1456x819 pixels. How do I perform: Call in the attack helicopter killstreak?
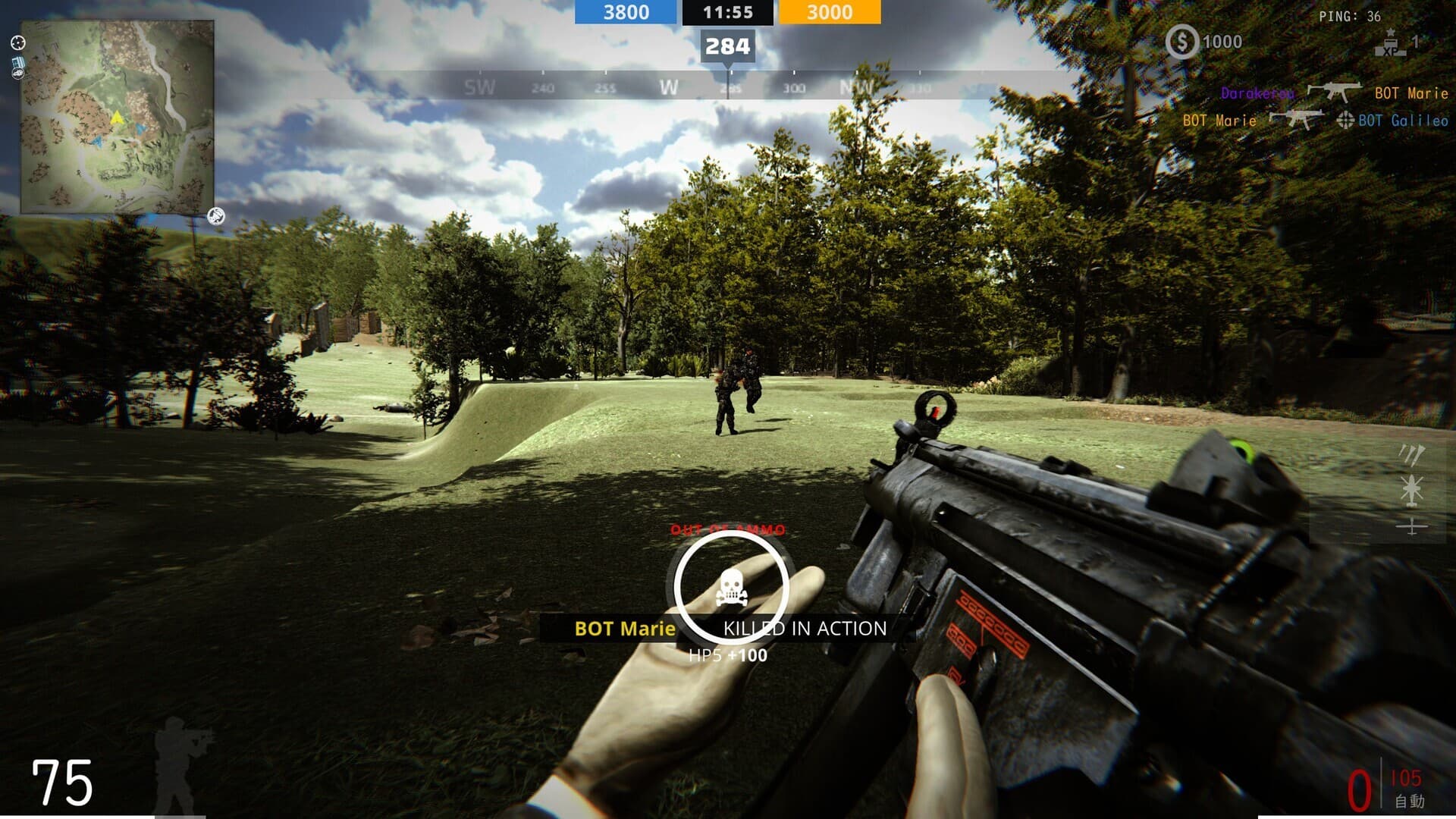pos(1411,490)
